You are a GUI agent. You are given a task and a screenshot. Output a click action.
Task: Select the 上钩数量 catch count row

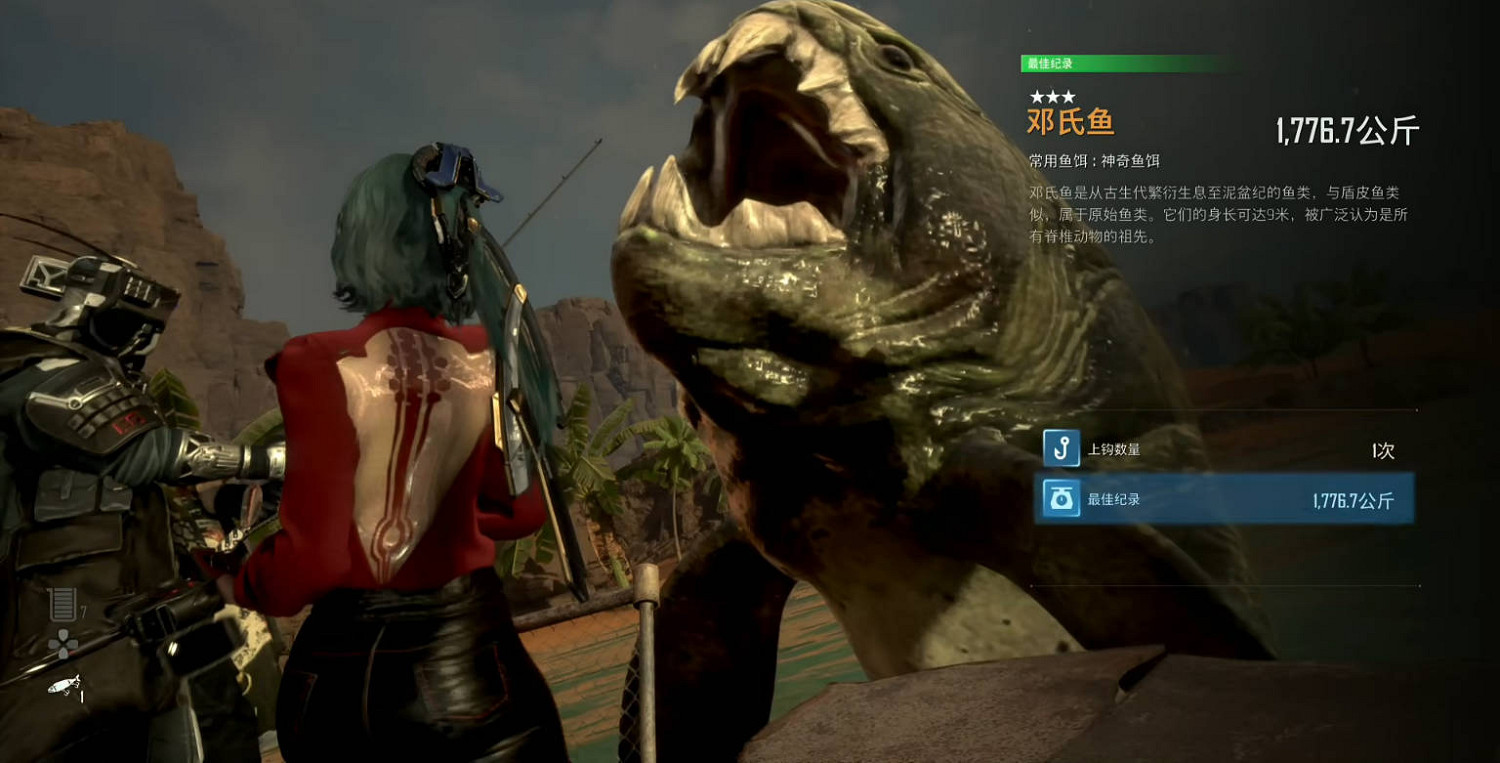[x=1225, y=450]
